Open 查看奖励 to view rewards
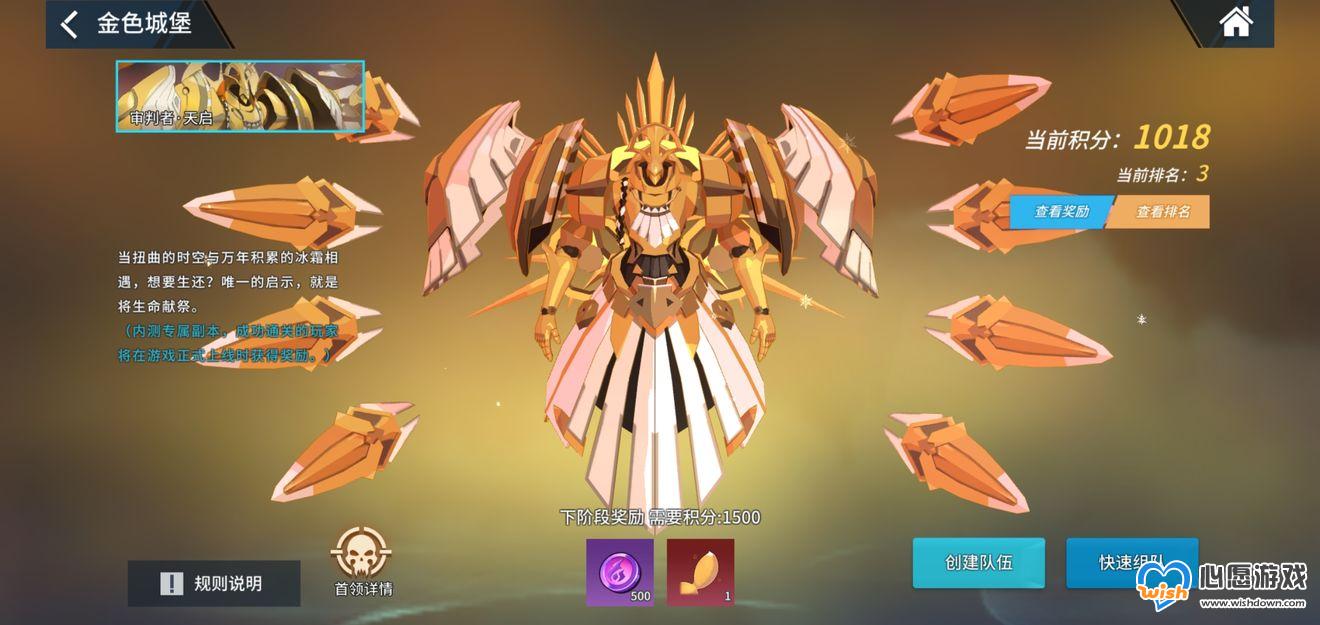1320x625 pixels. 1060,211
